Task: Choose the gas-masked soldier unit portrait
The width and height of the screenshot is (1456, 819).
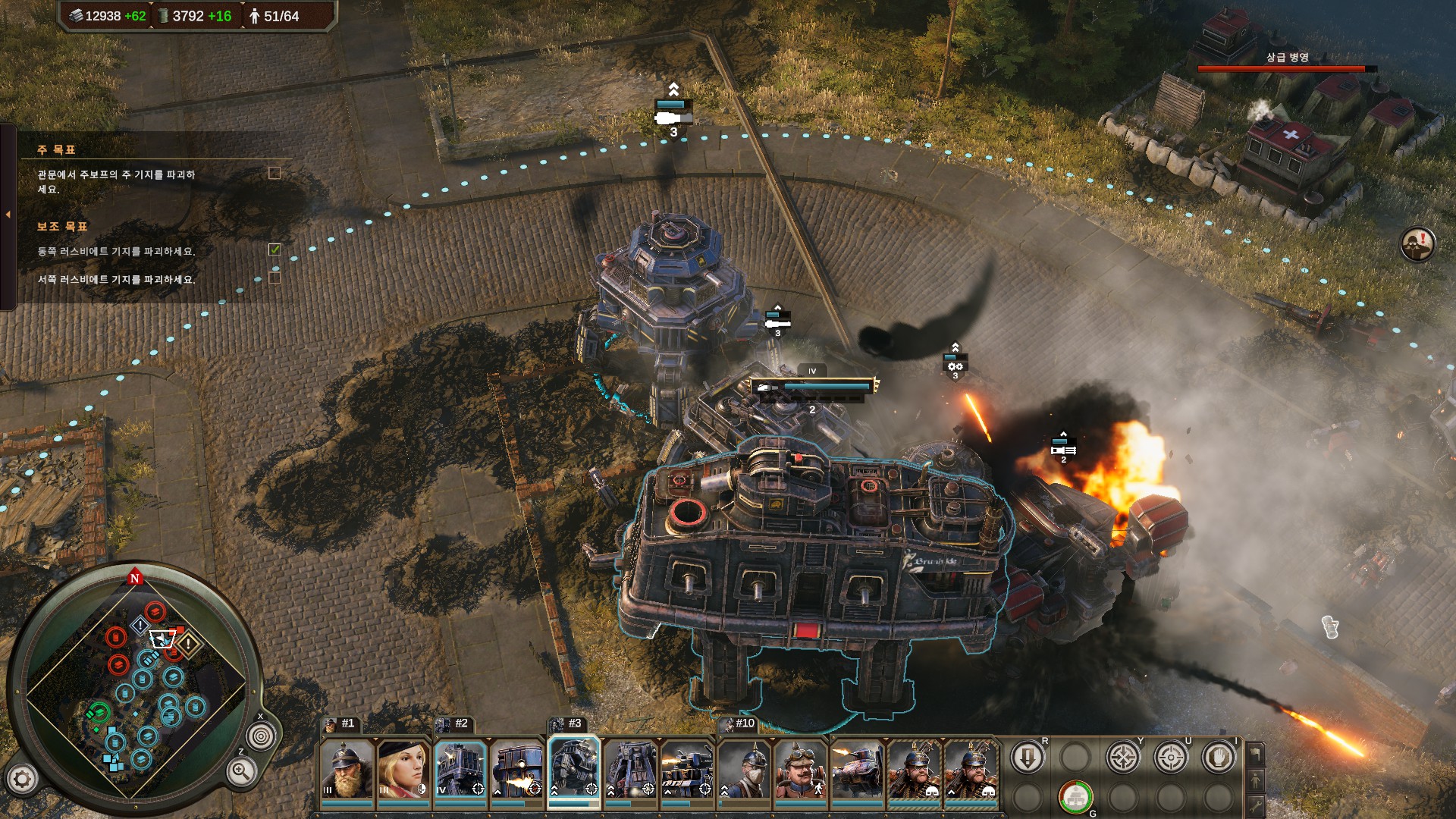Action: click(x=744, y=770)
